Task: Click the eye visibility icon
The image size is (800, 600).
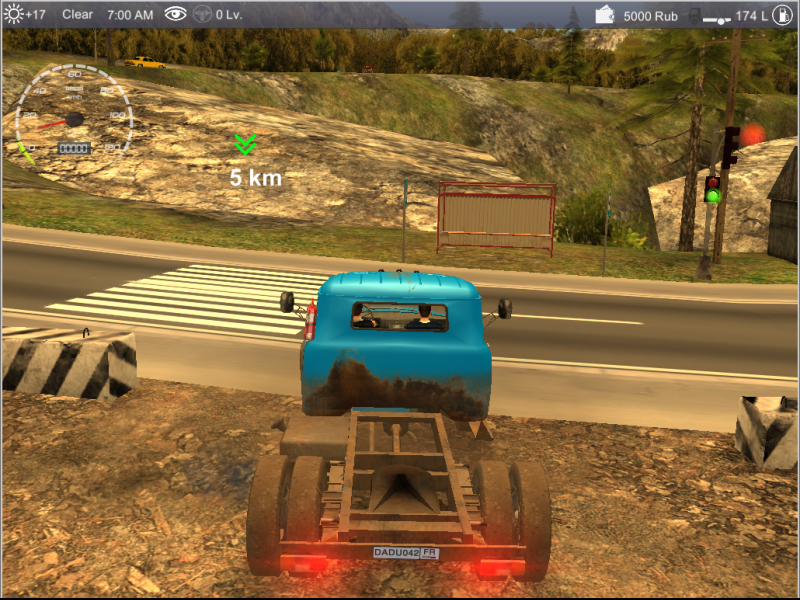Action: (x=176, y=14)
